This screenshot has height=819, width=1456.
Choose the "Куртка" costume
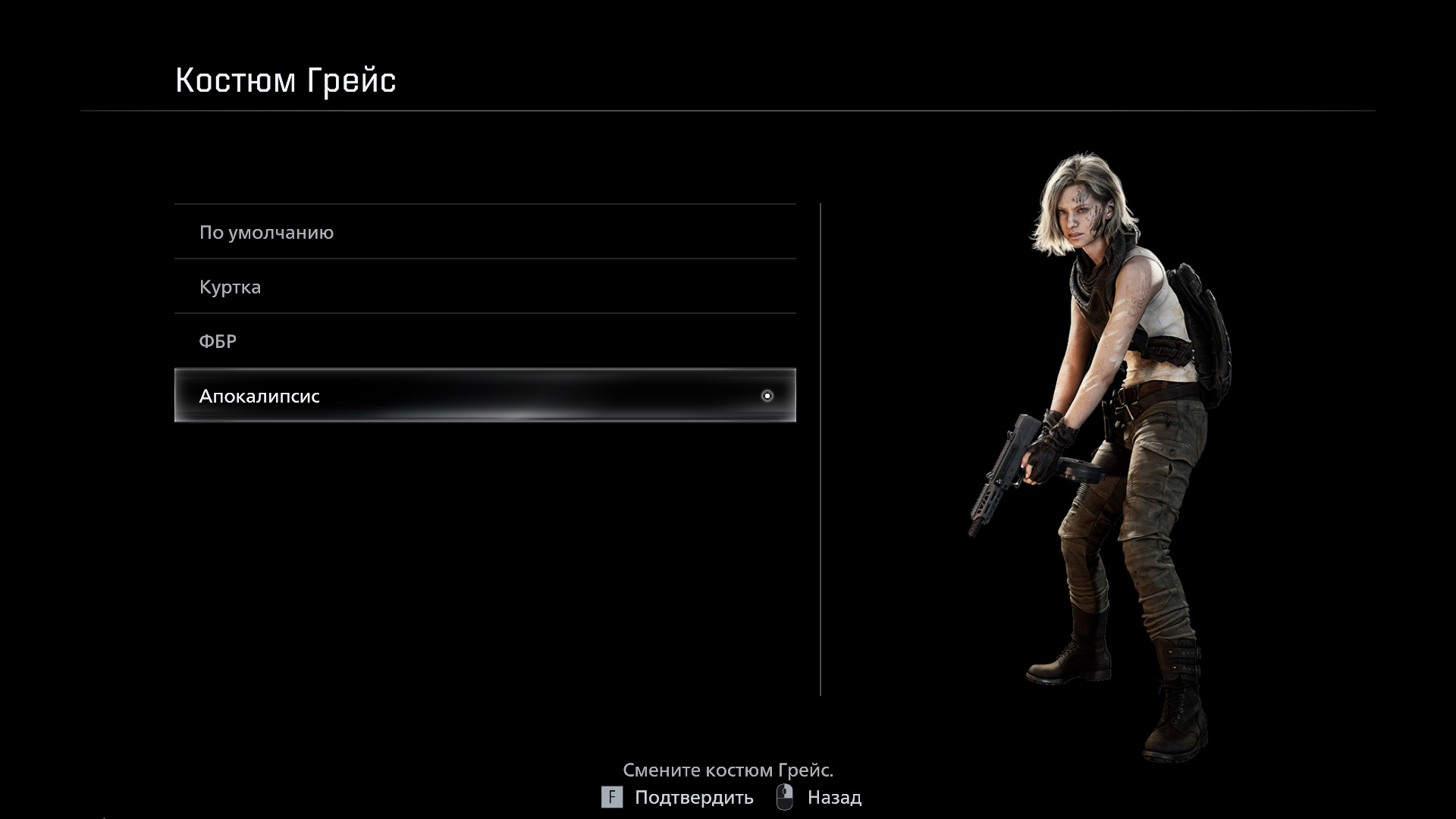485,287
